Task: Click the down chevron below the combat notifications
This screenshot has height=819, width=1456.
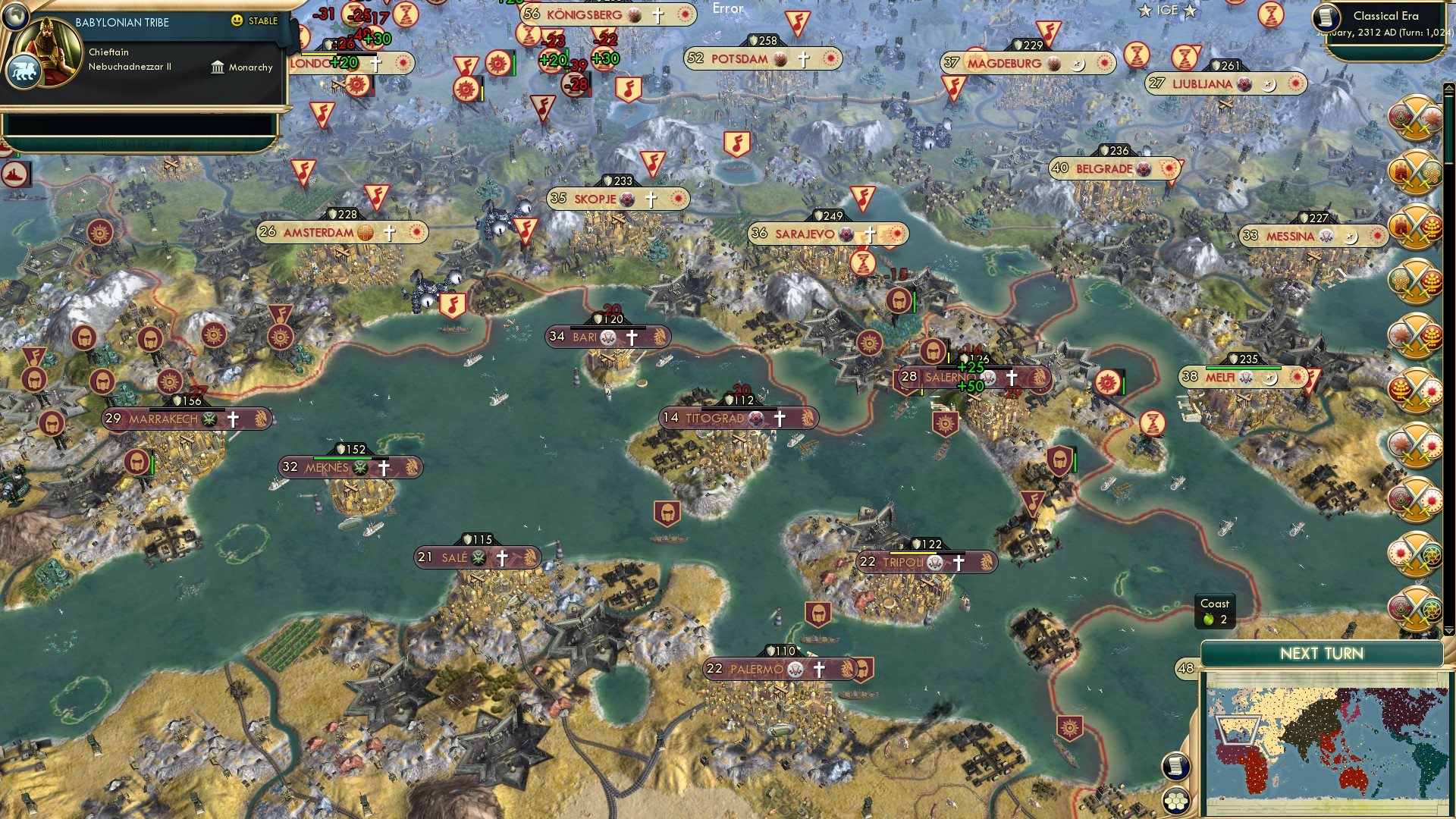Action: coord(1450,632)
